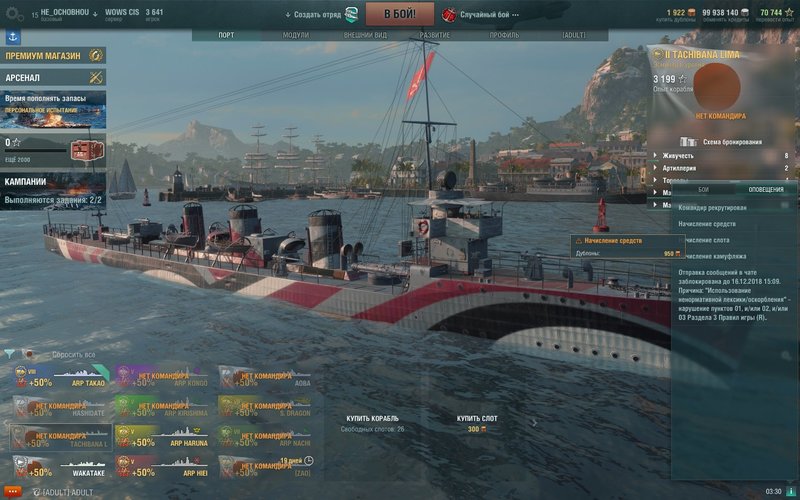This screenshot has height=500, width=800.
Task: Click the red В БОЙ! battle button
Action: tap(398, 14)
